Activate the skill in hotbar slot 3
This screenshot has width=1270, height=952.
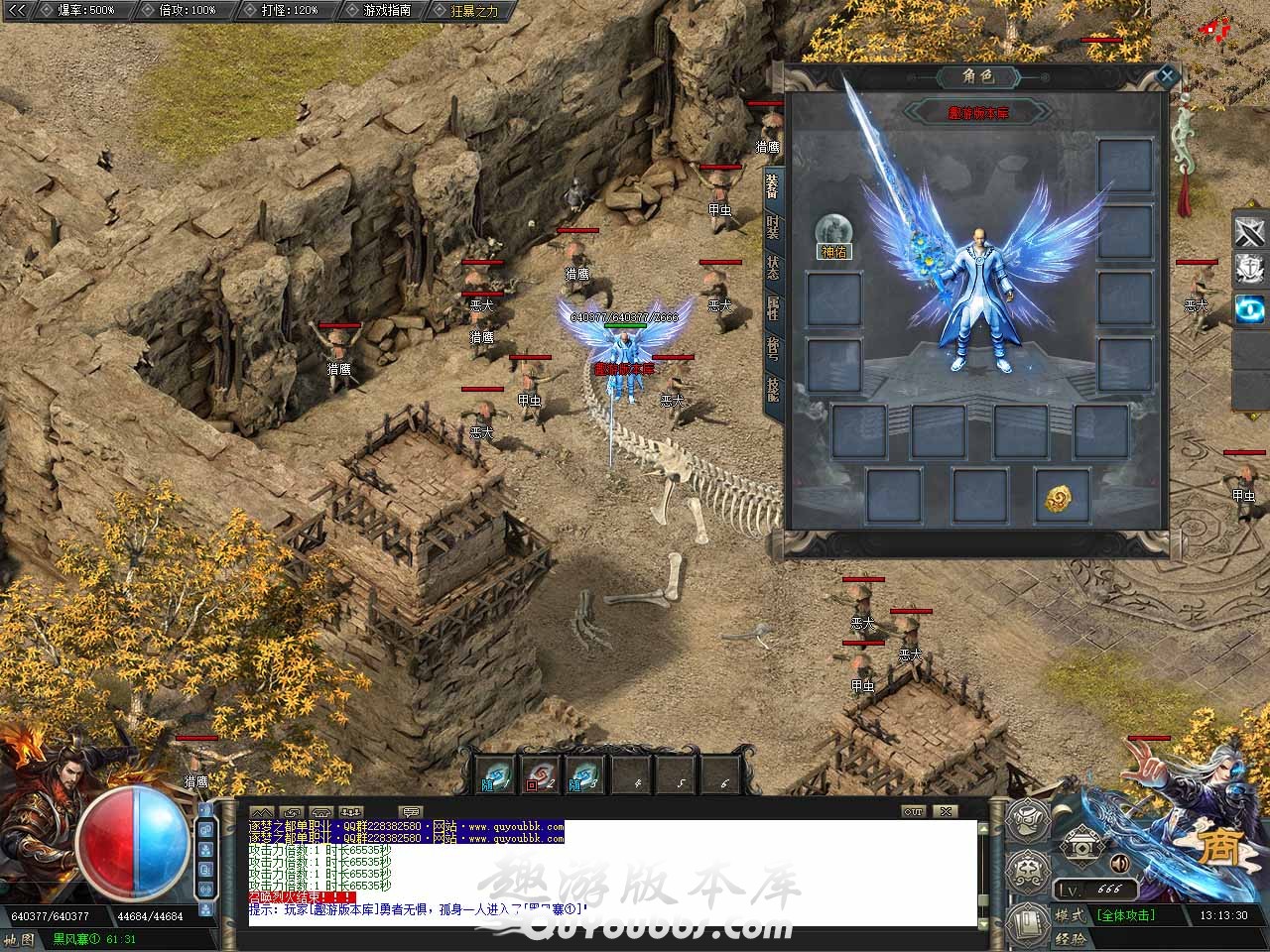583,775
